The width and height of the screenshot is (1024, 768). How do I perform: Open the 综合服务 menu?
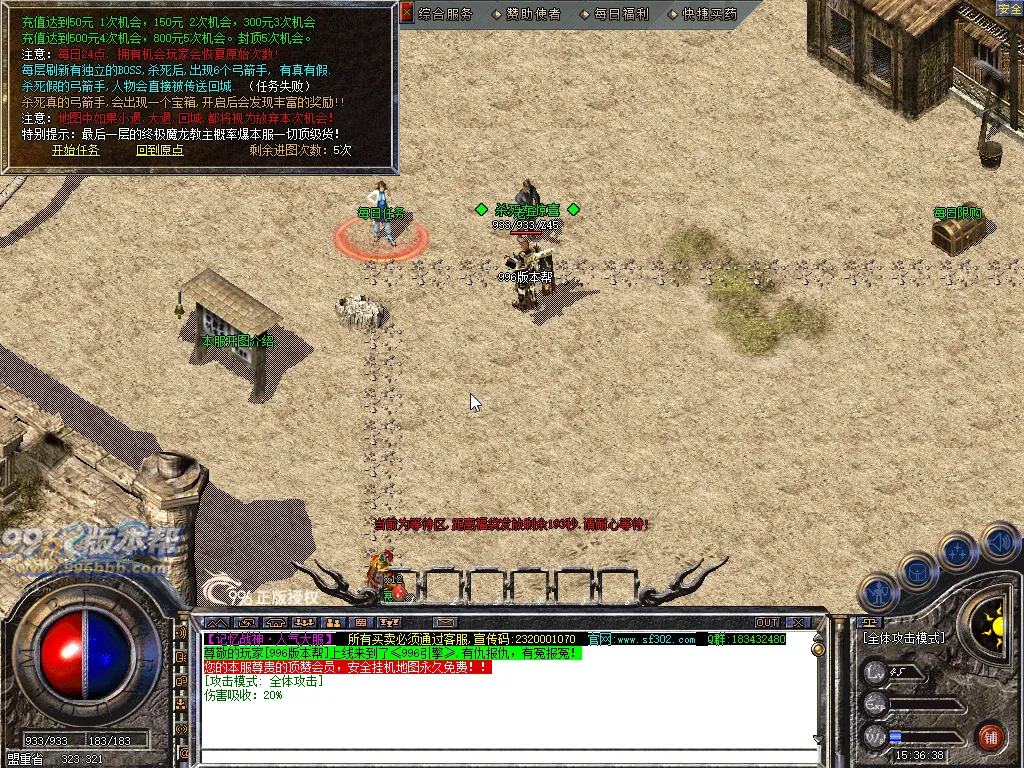coord(446,14)
